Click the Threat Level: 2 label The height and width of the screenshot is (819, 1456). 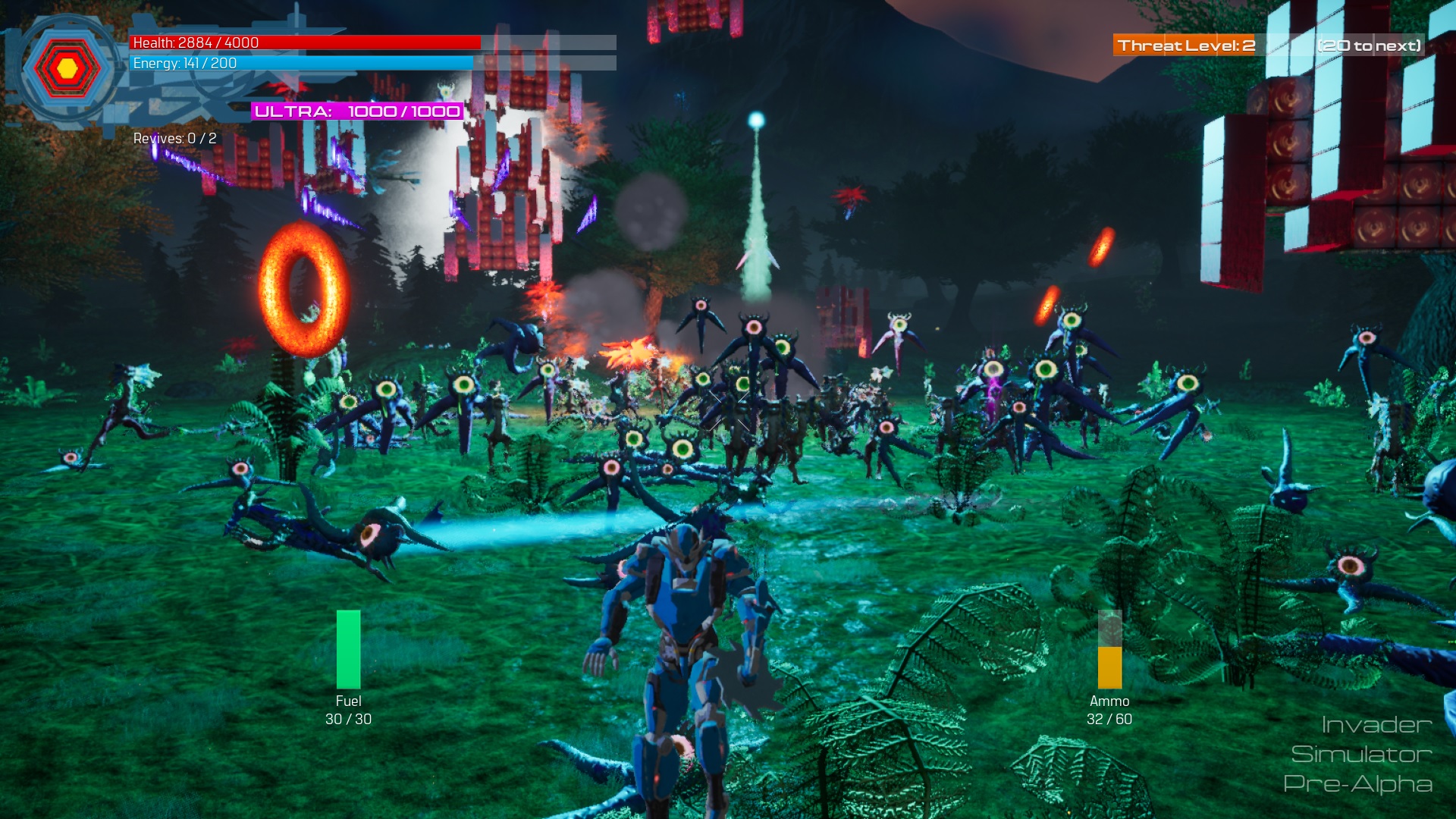point(1188,45)
